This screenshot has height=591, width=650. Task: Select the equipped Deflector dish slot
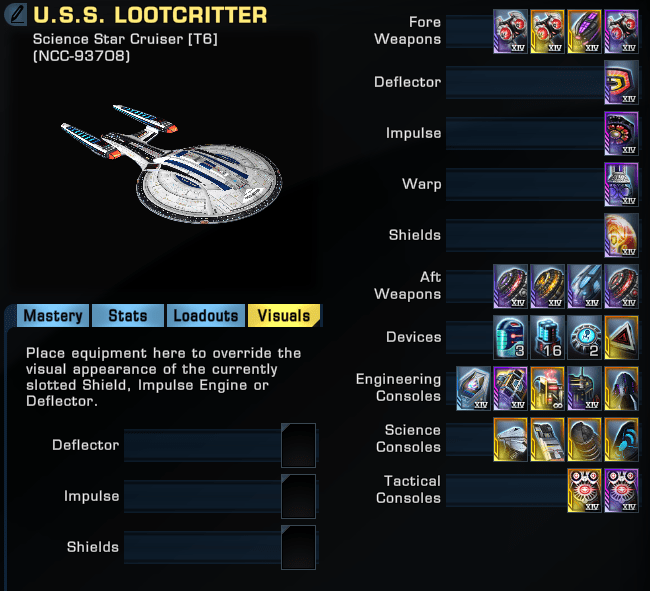(x=621, y=82)
